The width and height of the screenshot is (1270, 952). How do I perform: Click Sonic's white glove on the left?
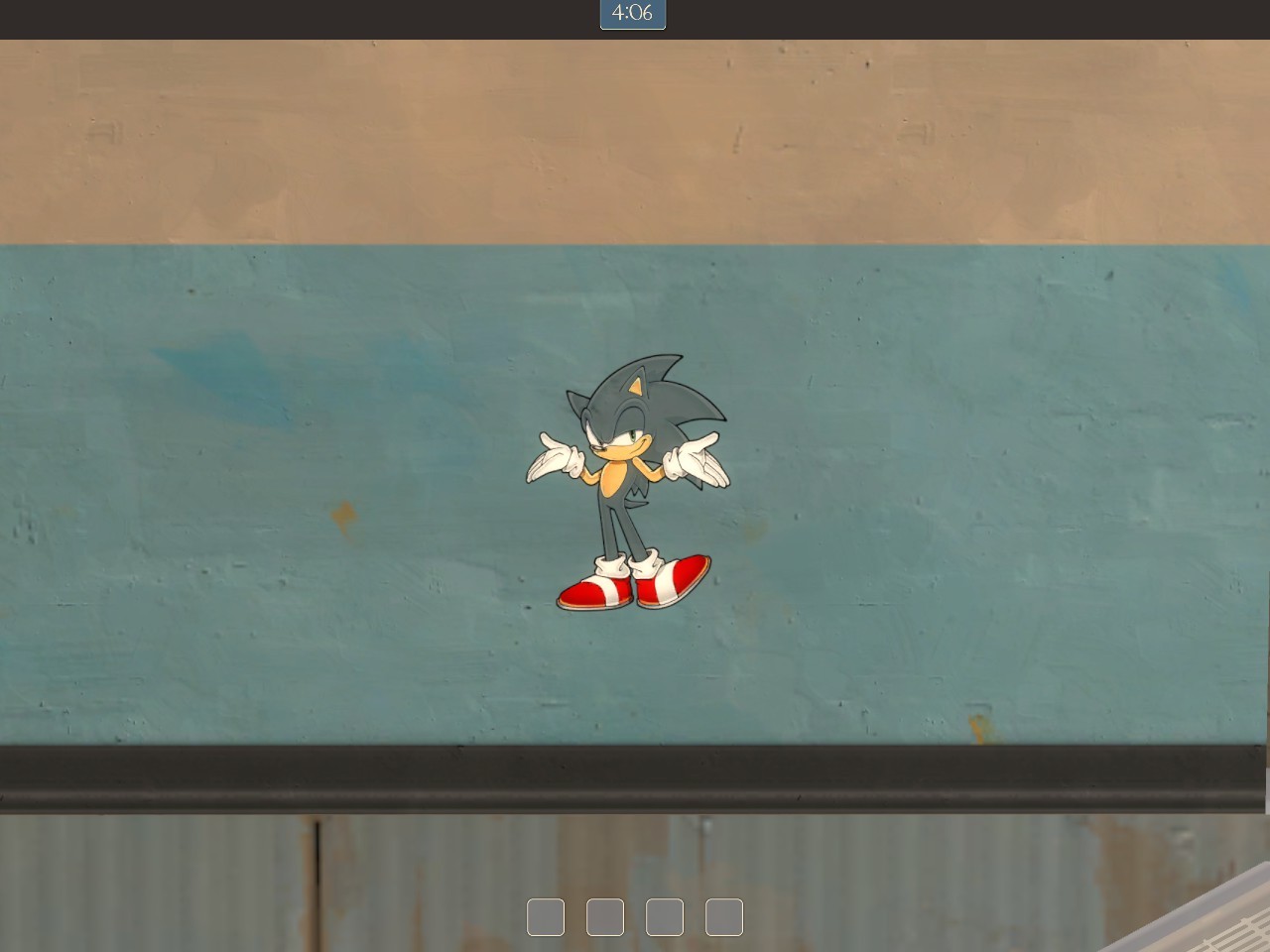pyautogui.click(x=554, y=459)
